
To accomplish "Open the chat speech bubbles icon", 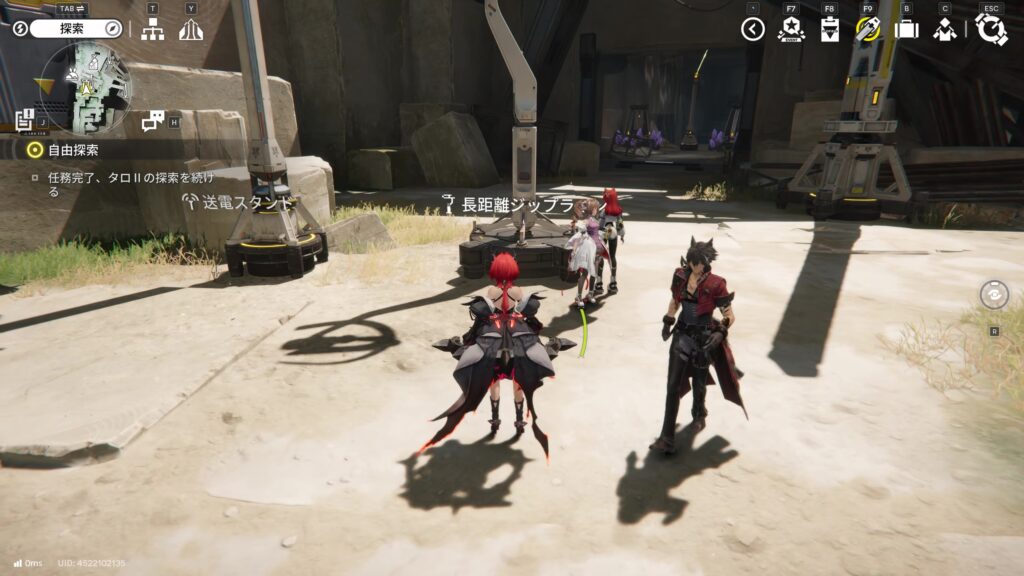I will click(152, 121).
